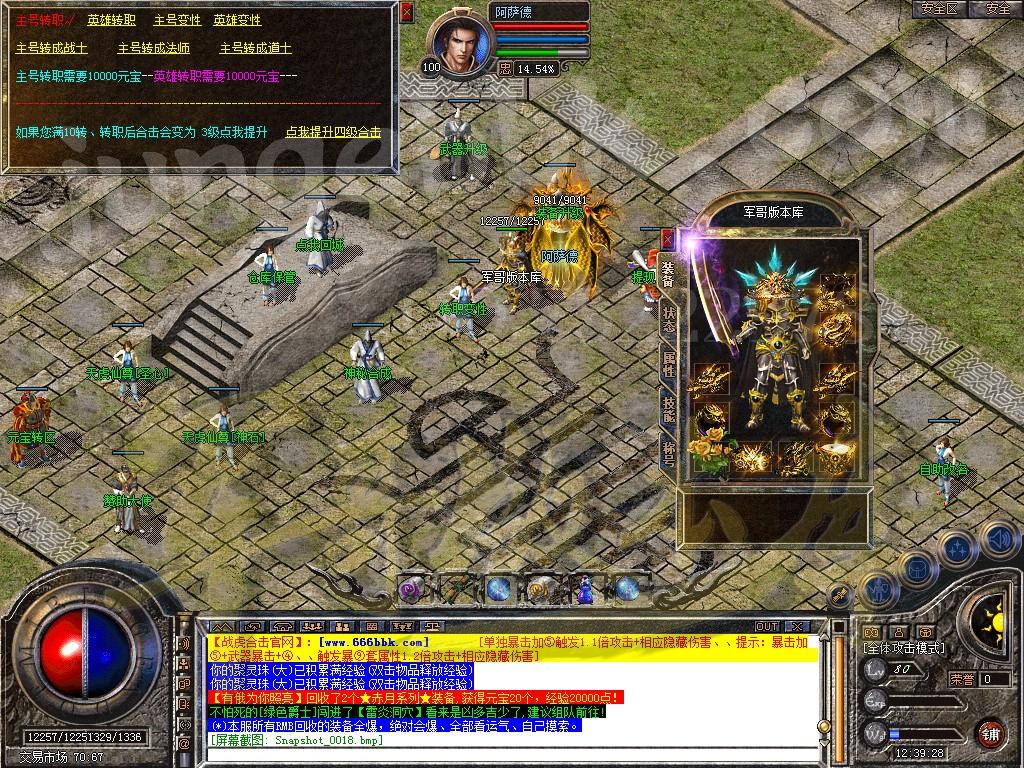
Task: Click the purple swirl item in the hotbar
Action: (x=411, y=590)
